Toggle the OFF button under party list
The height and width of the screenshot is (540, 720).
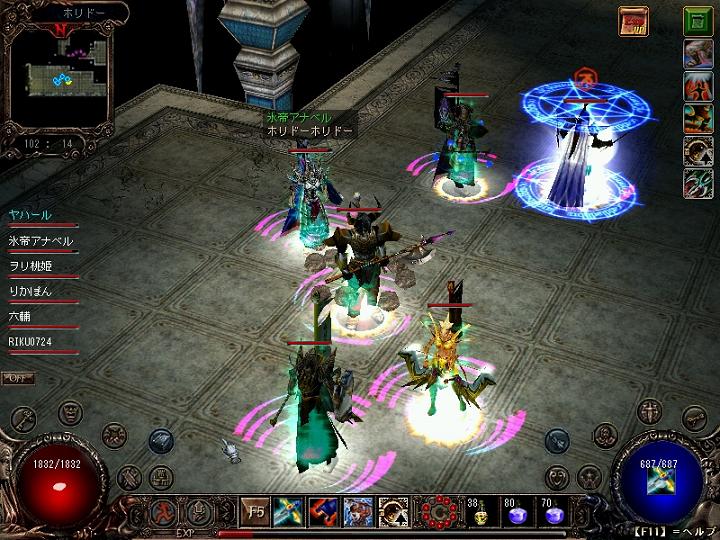pyautogui.click(x=16, y=378)
